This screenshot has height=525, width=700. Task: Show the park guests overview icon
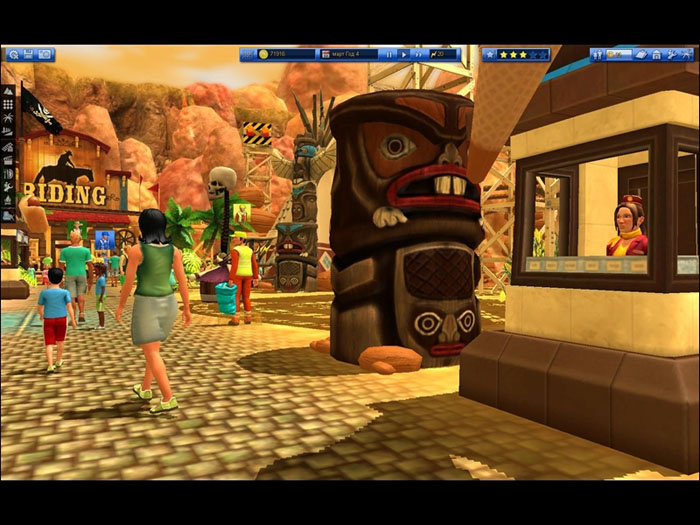pyautogui.click(x=599, y=54)
